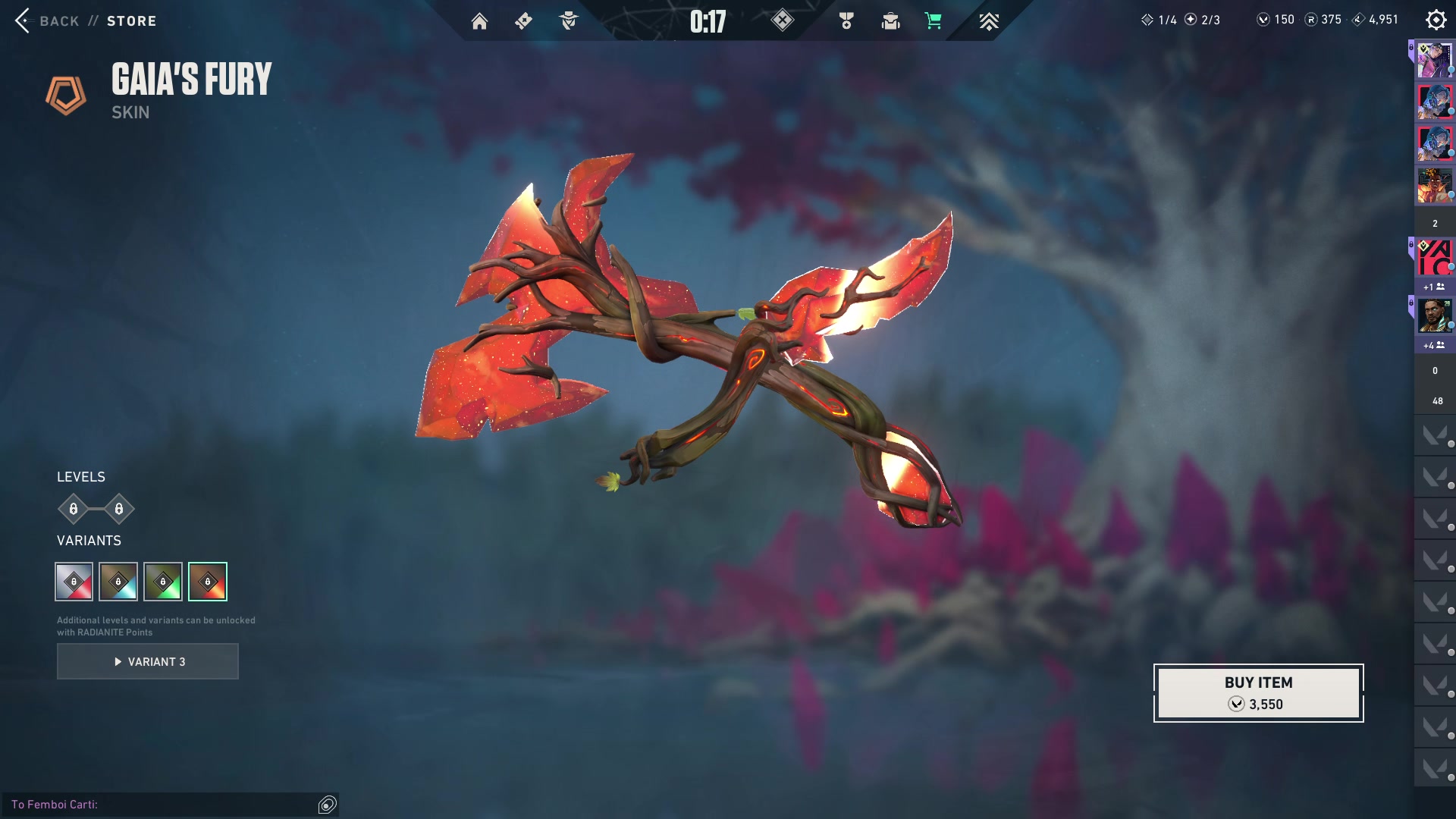Open the Career medal tab
Viewport: 1456px width, 819px height.
pyautogui.click(x=846, y=21)
